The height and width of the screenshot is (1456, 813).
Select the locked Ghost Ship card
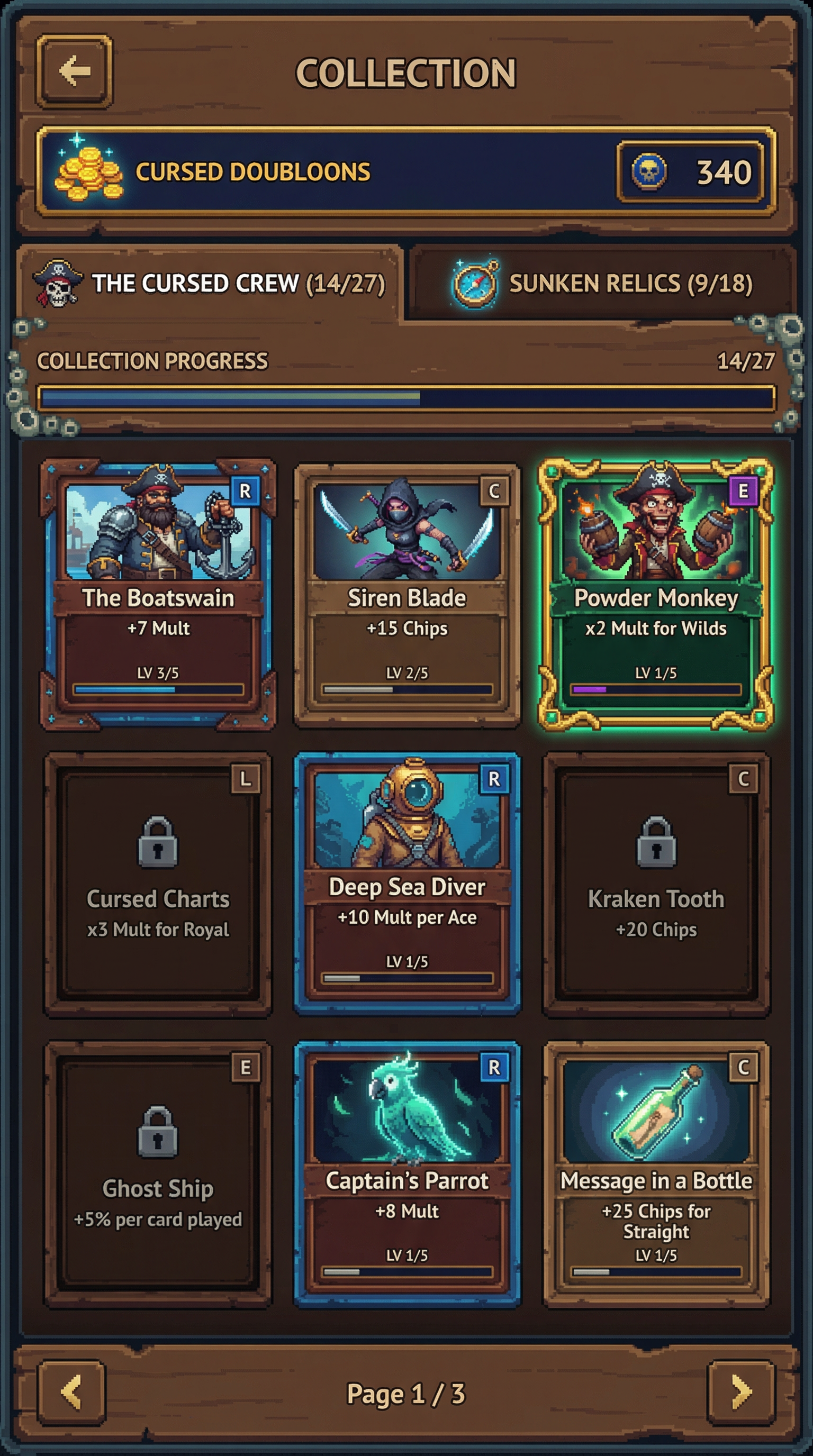coord(158,1173)
